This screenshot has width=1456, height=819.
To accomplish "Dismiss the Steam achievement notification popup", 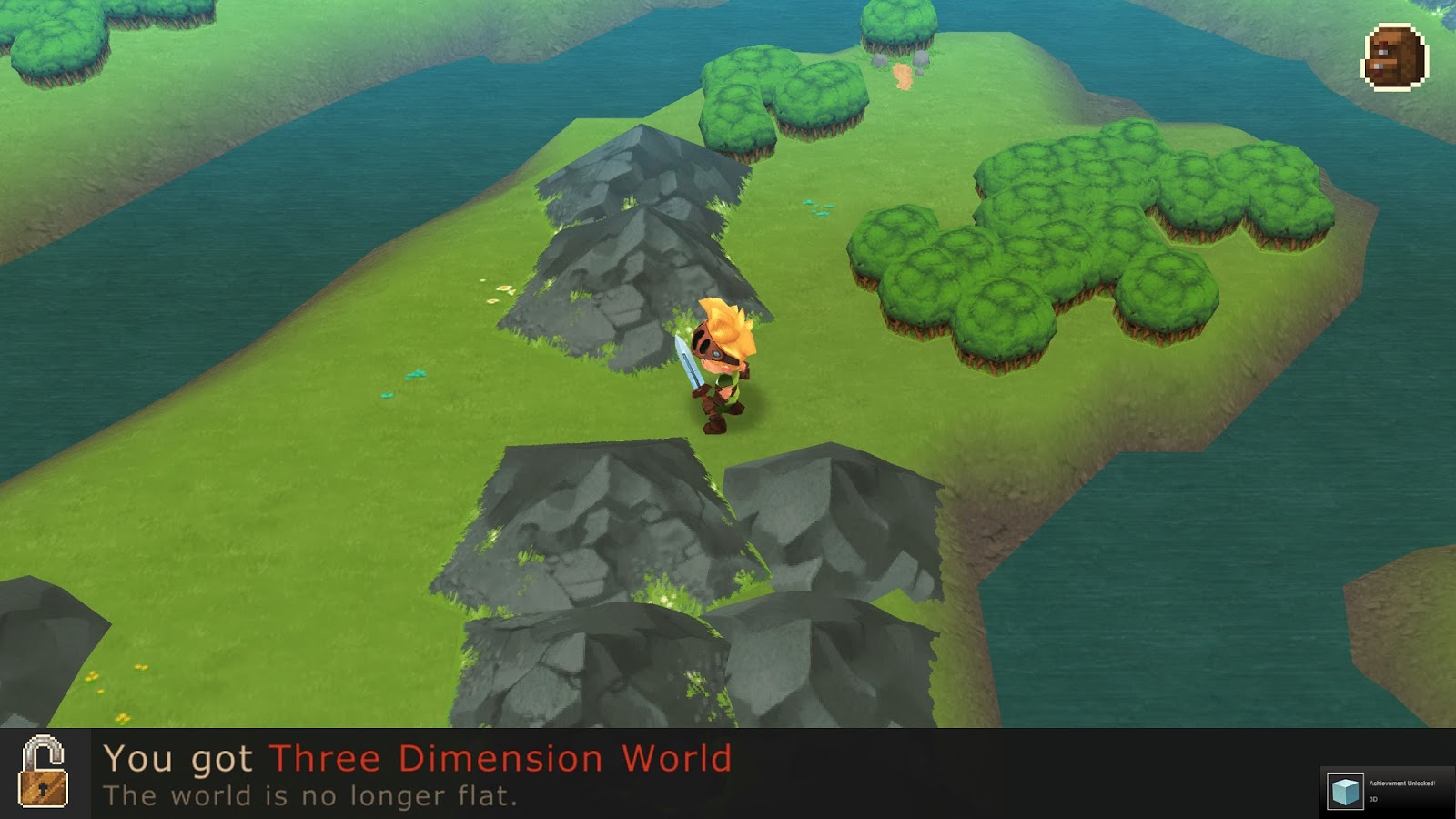I will pyautogui.click(x=1383, y=790).
